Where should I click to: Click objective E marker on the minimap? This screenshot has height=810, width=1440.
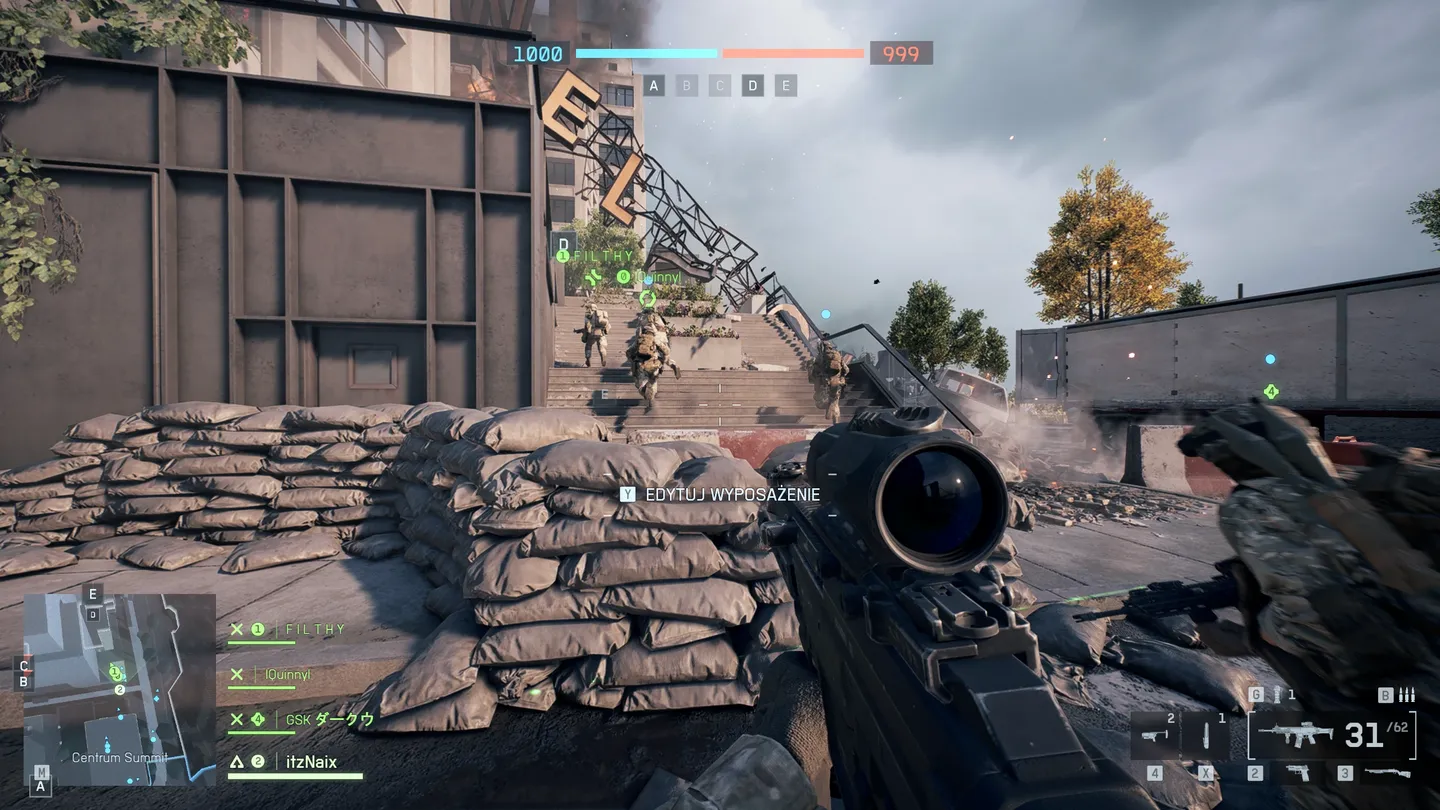pos(93,594)
